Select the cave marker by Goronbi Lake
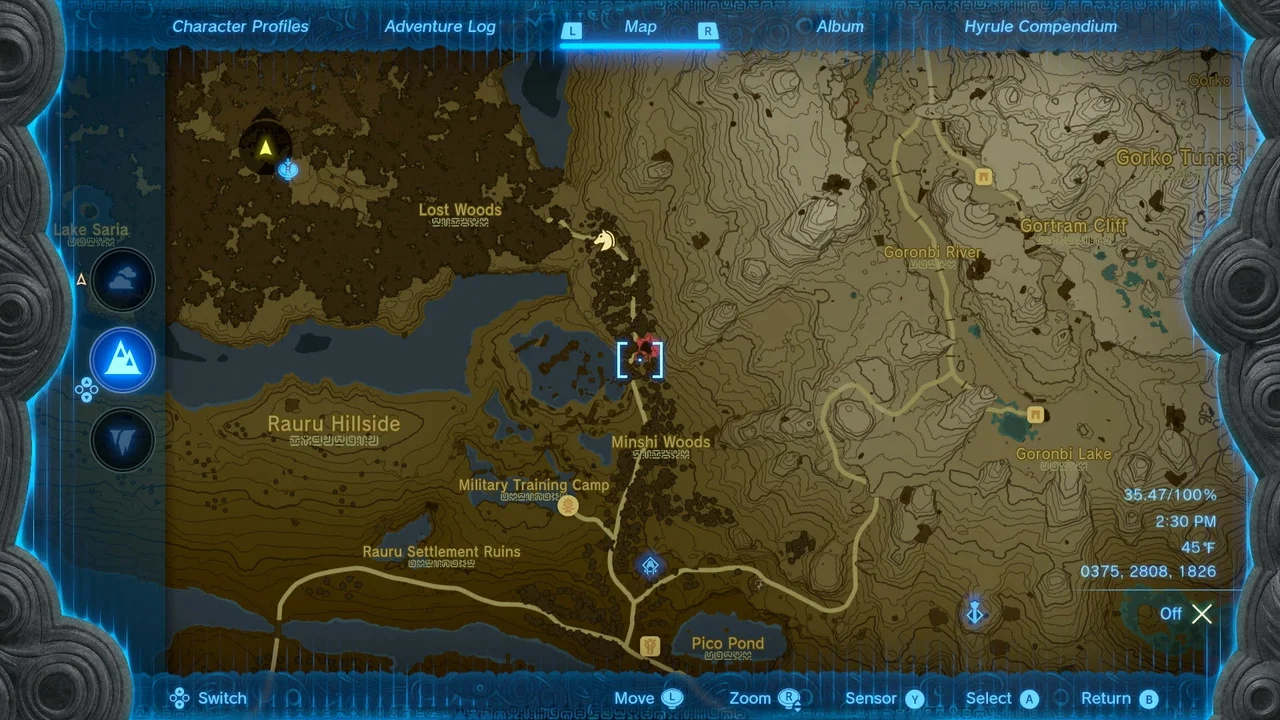This screenshot has width=1280, height=720. pyautogui.click(x=1035, y=414)
